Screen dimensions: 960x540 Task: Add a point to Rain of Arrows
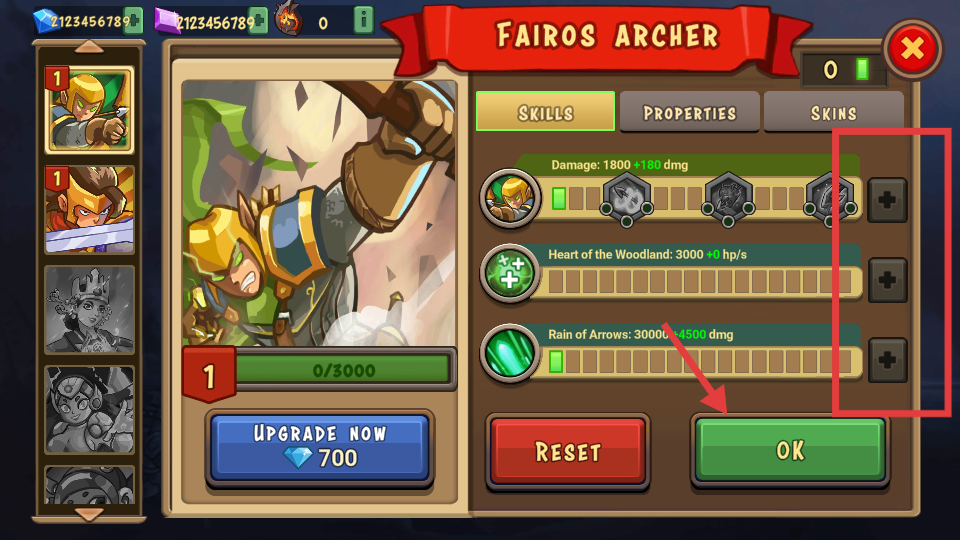[x=887, y=358]
